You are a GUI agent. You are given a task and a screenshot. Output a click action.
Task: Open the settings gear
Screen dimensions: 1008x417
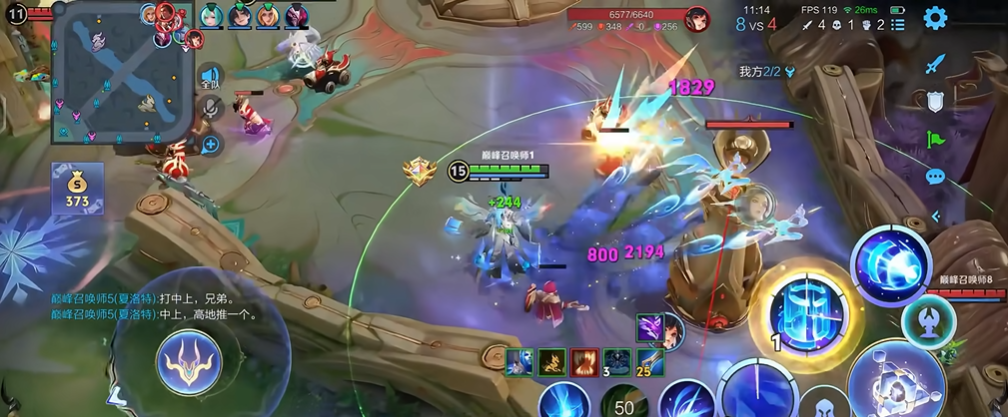935,18
